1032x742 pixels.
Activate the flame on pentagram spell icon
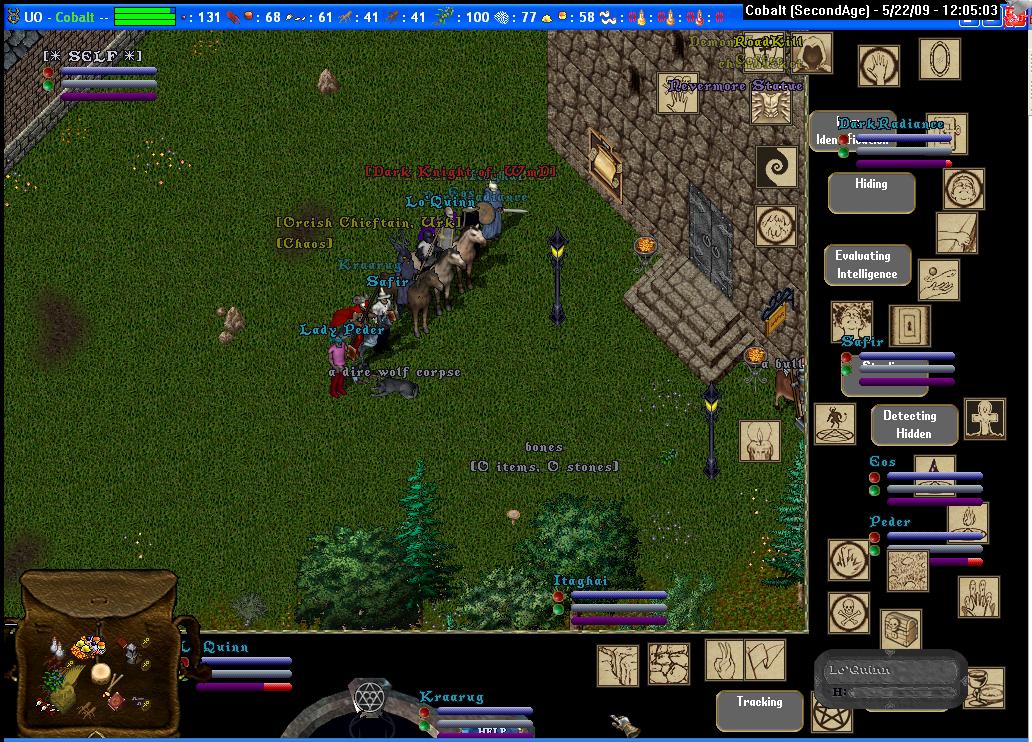(967, 522)
